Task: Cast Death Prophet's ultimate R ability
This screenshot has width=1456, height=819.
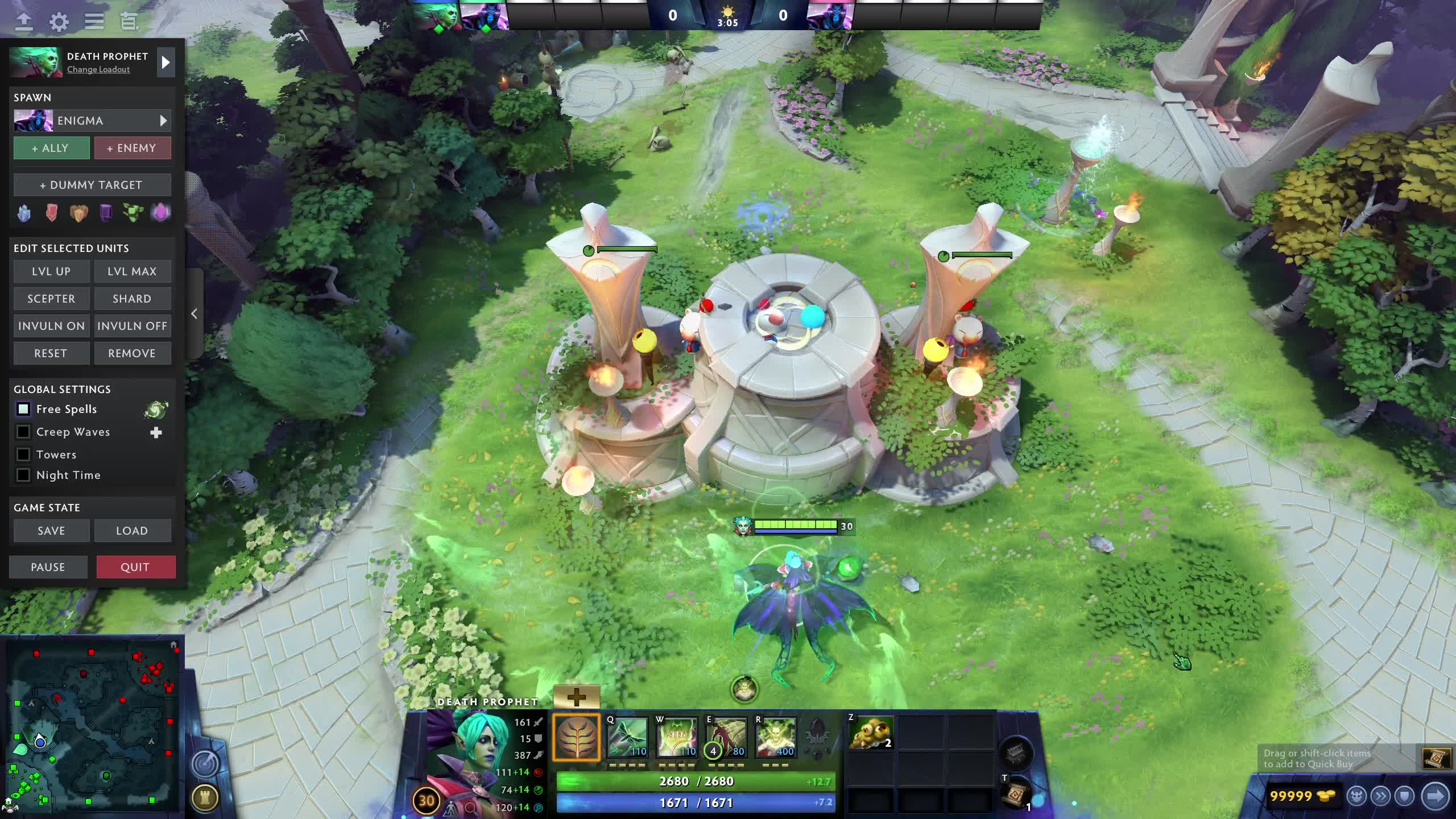Action: (x=775, y=738)
